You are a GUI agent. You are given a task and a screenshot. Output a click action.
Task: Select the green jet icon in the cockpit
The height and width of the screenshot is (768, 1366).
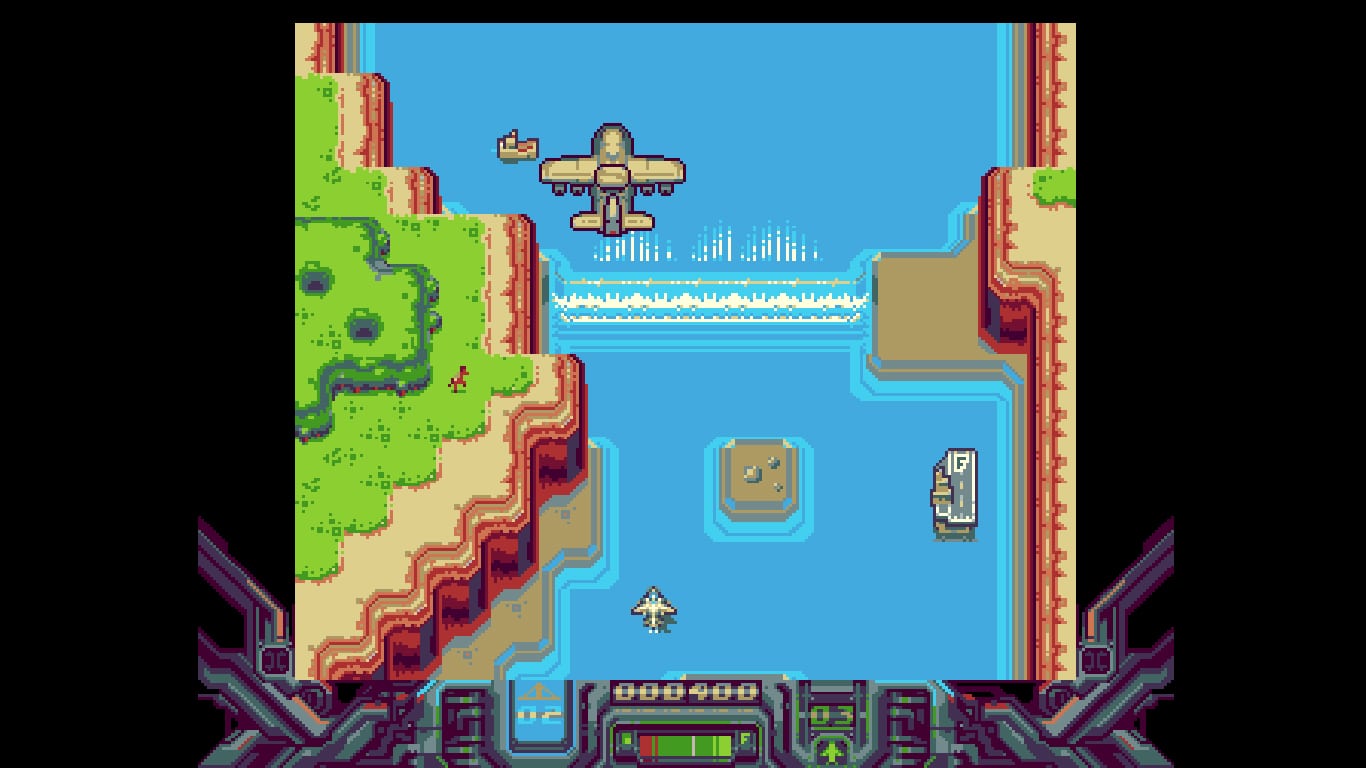click(x=831, y=750)
